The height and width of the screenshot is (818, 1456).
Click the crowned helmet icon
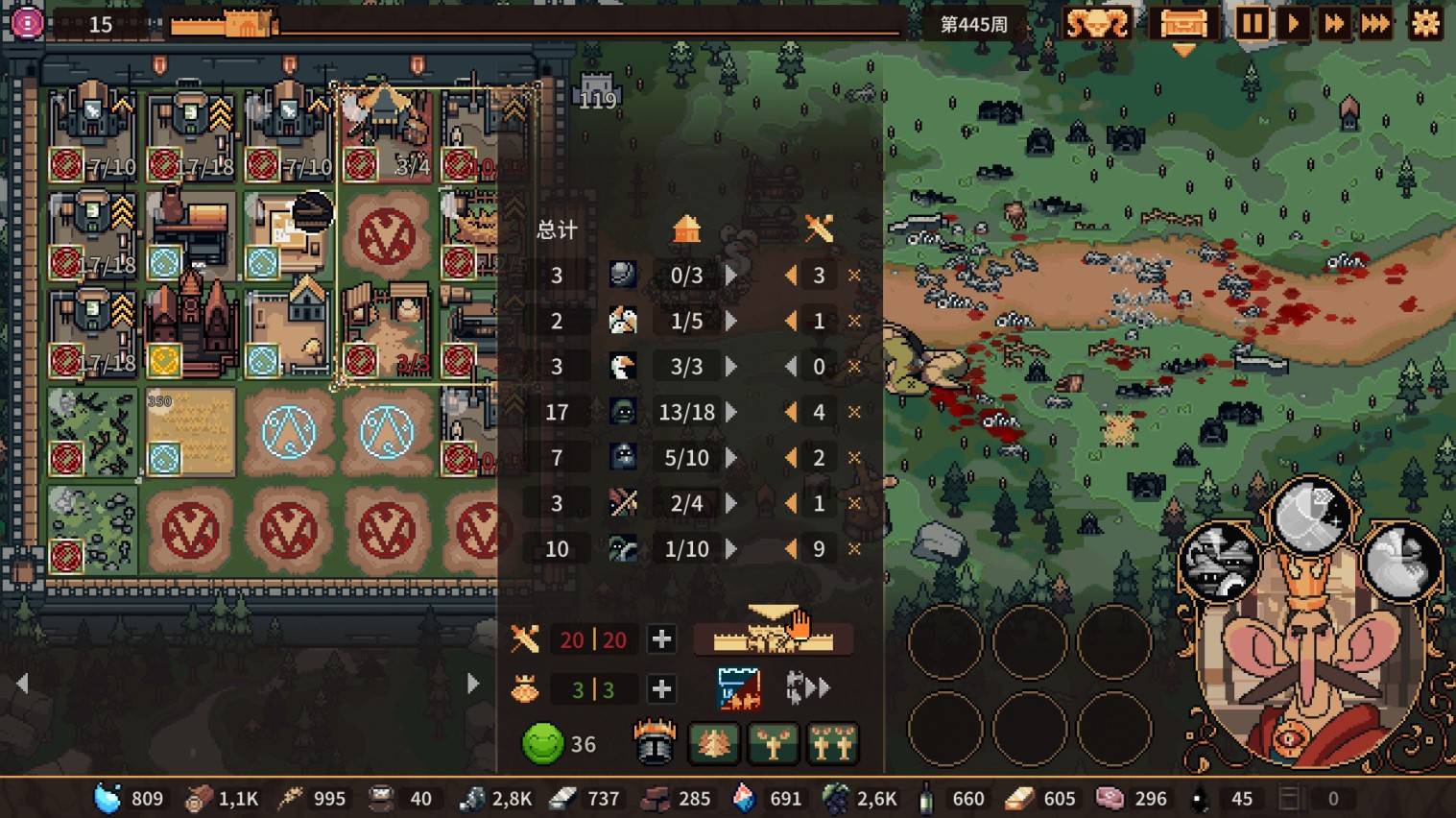[x=655, y=744]
